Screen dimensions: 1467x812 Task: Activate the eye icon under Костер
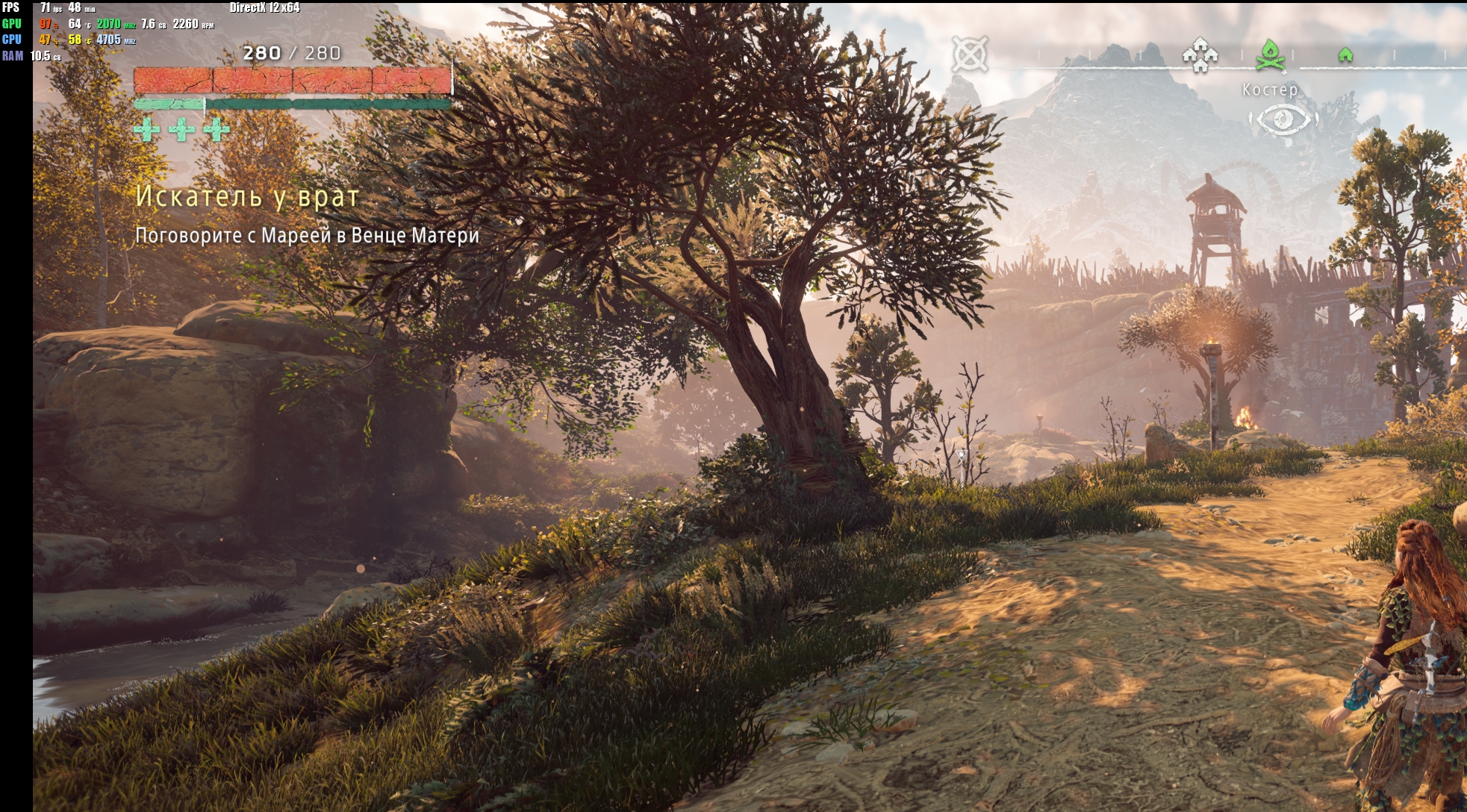tap(1283, 119)
